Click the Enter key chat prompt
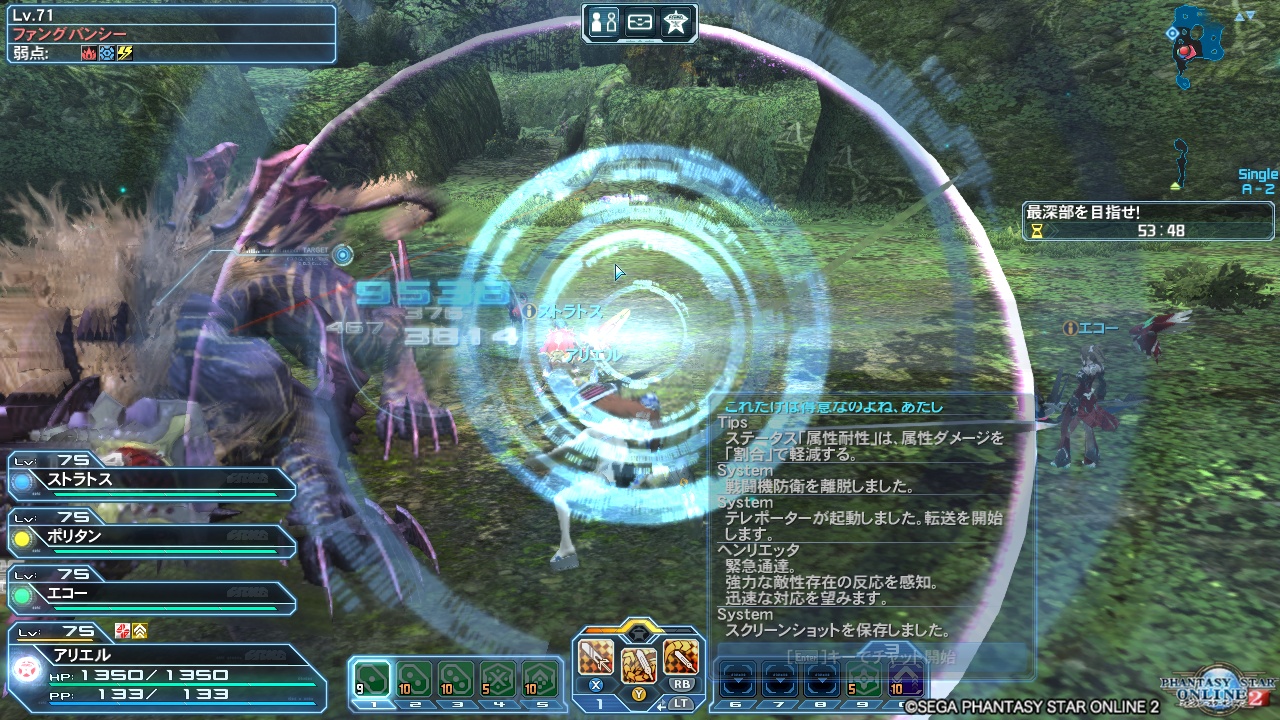This screenshot has width=1280, height=720. (807, 657)
